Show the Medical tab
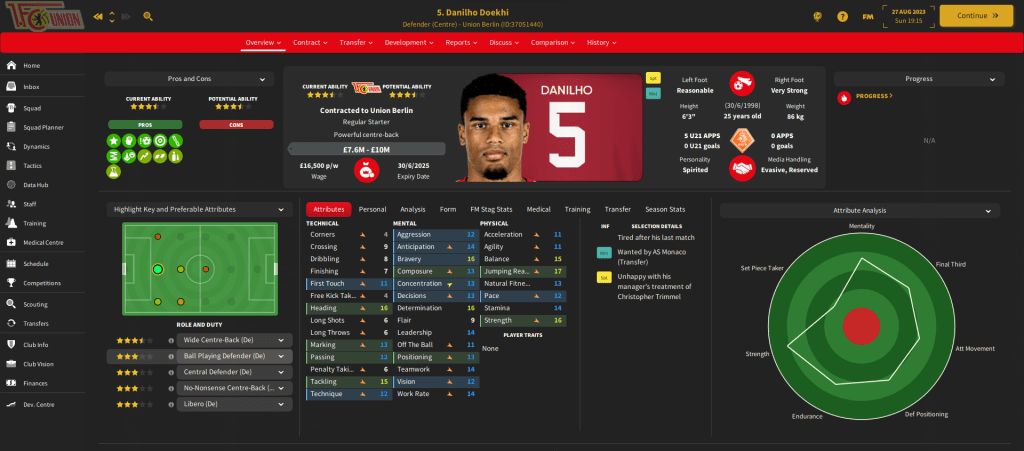The width and height of the screenshot is (1024, 451). 538,209
